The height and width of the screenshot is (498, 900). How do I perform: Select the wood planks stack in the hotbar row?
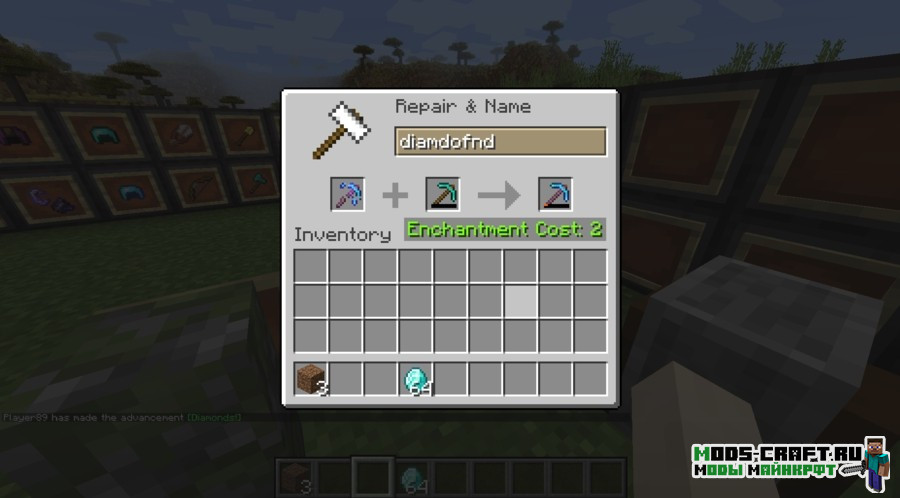coord(311,380)
